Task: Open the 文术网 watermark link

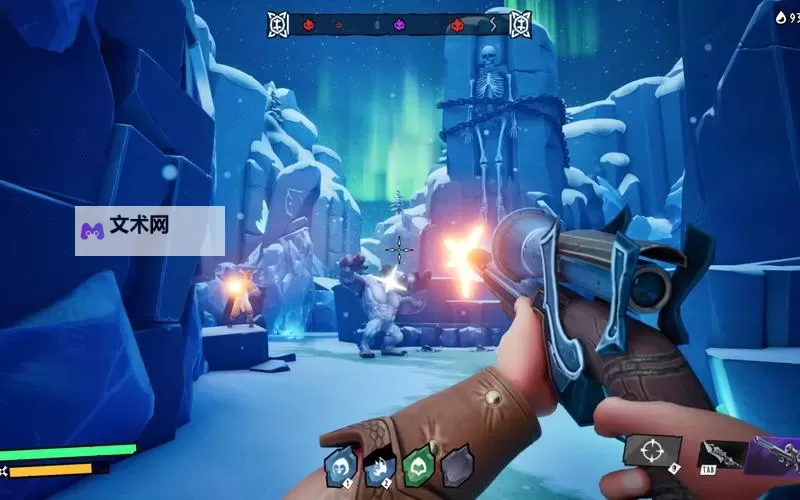Action: click(149, 230)
